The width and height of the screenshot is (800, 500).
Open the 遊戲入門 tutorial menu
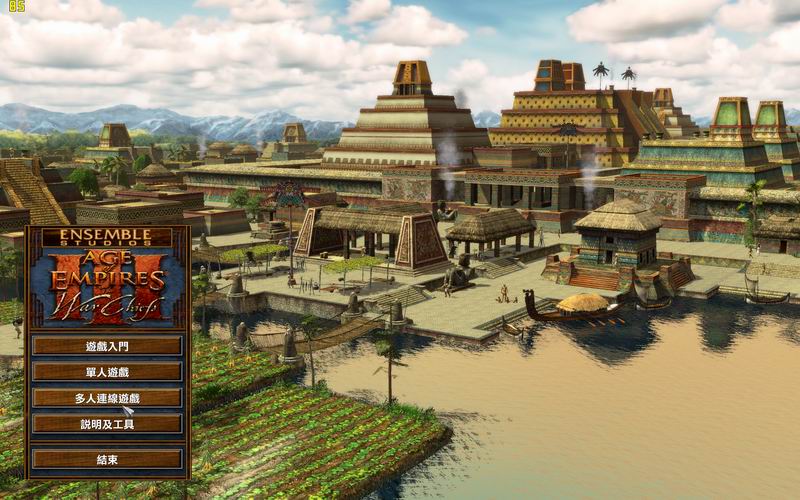tap(107, 346)
